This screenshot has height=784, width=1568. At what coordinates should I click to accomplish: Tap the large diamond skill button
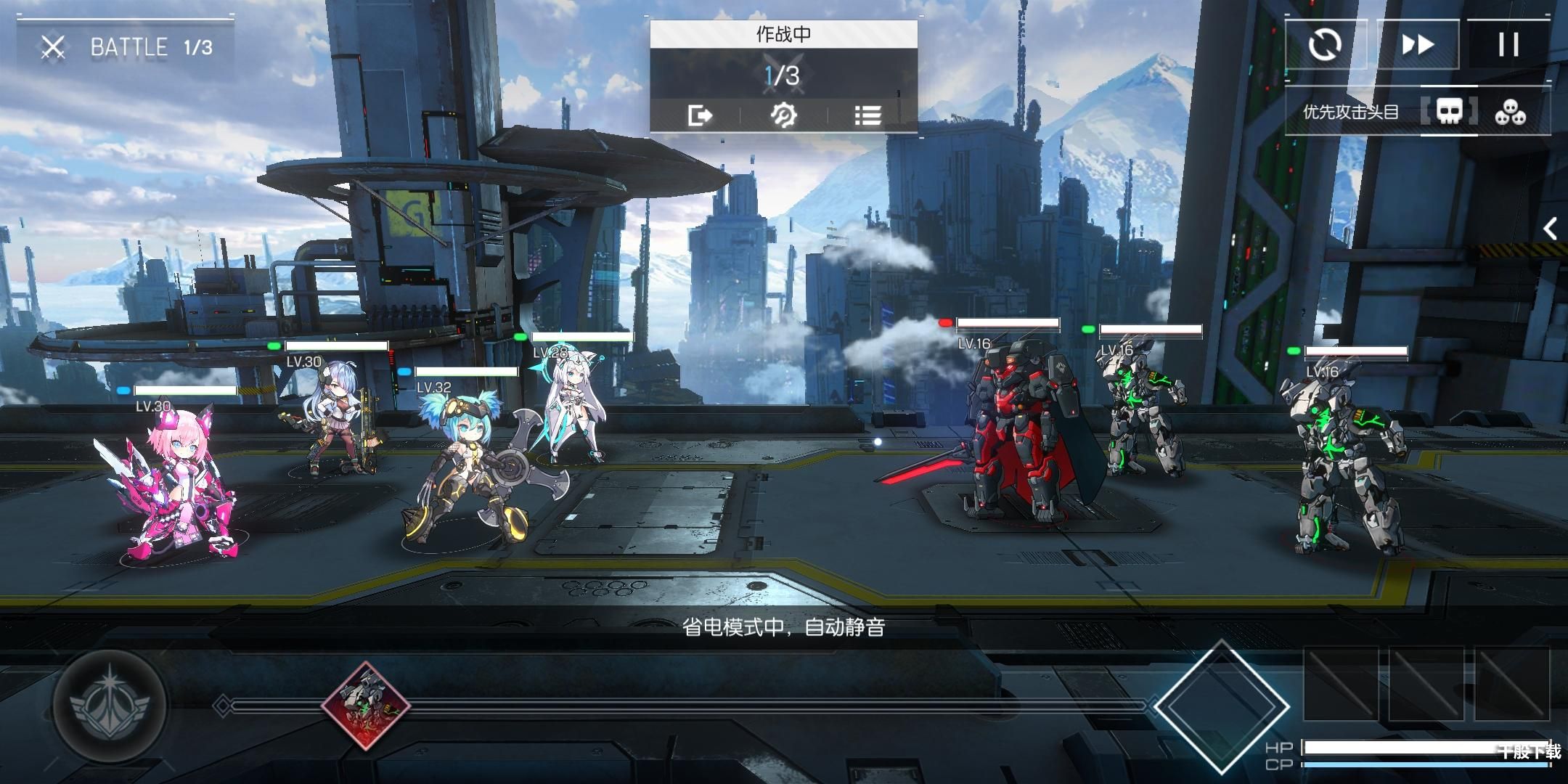pyautogui.click(x=1222, y=706)
